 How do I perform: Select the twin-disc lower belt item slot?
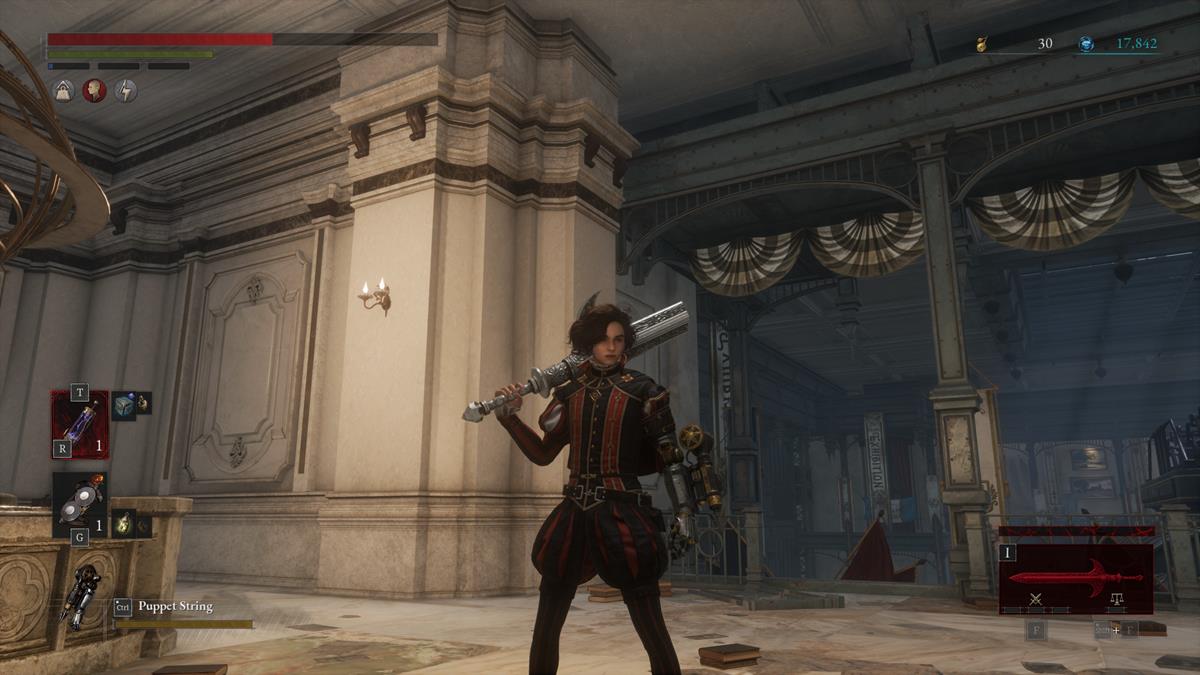[x=80, y=505]
